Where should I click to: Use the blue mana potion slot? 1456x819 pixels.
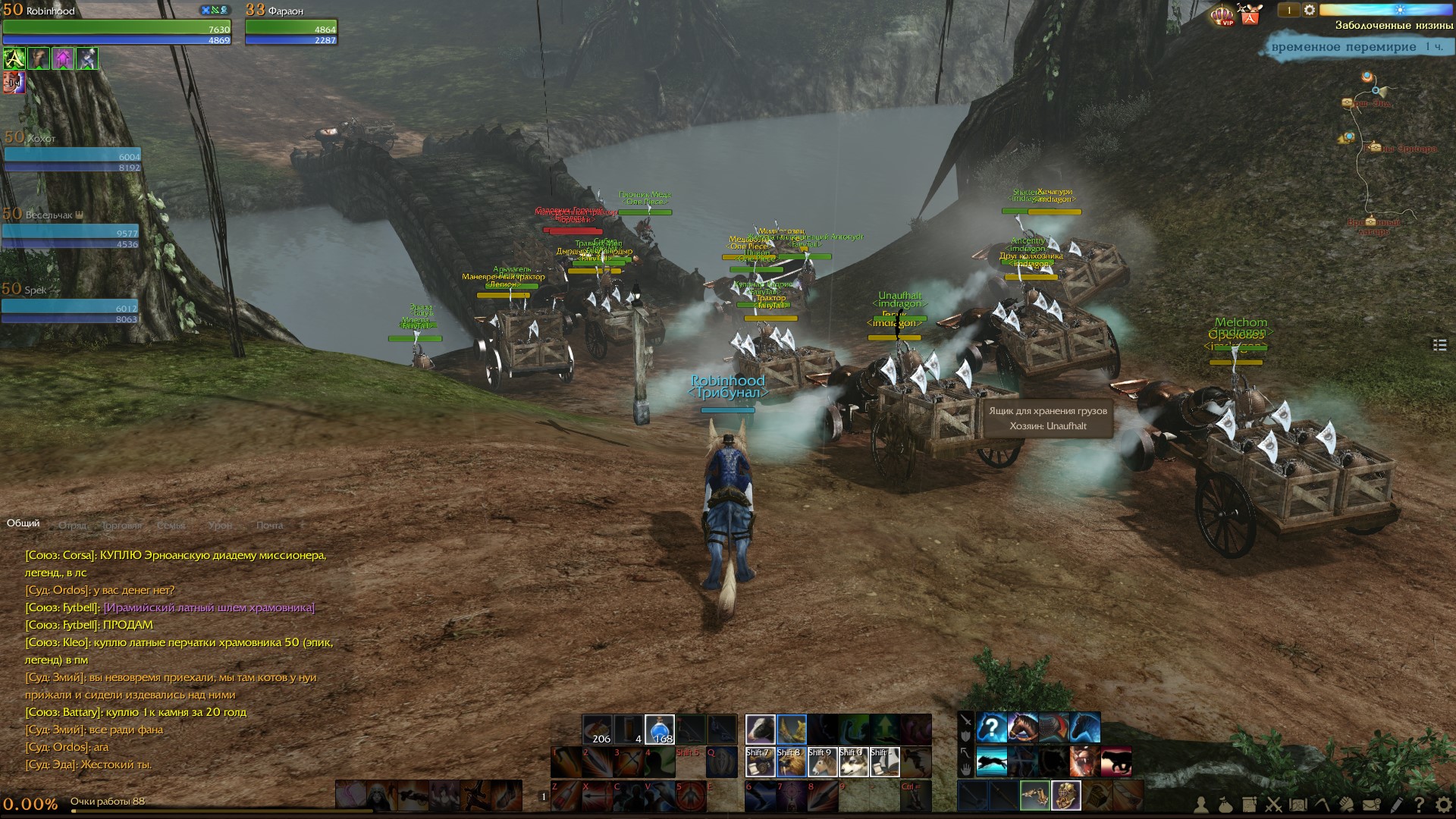(x=659, y=730)
